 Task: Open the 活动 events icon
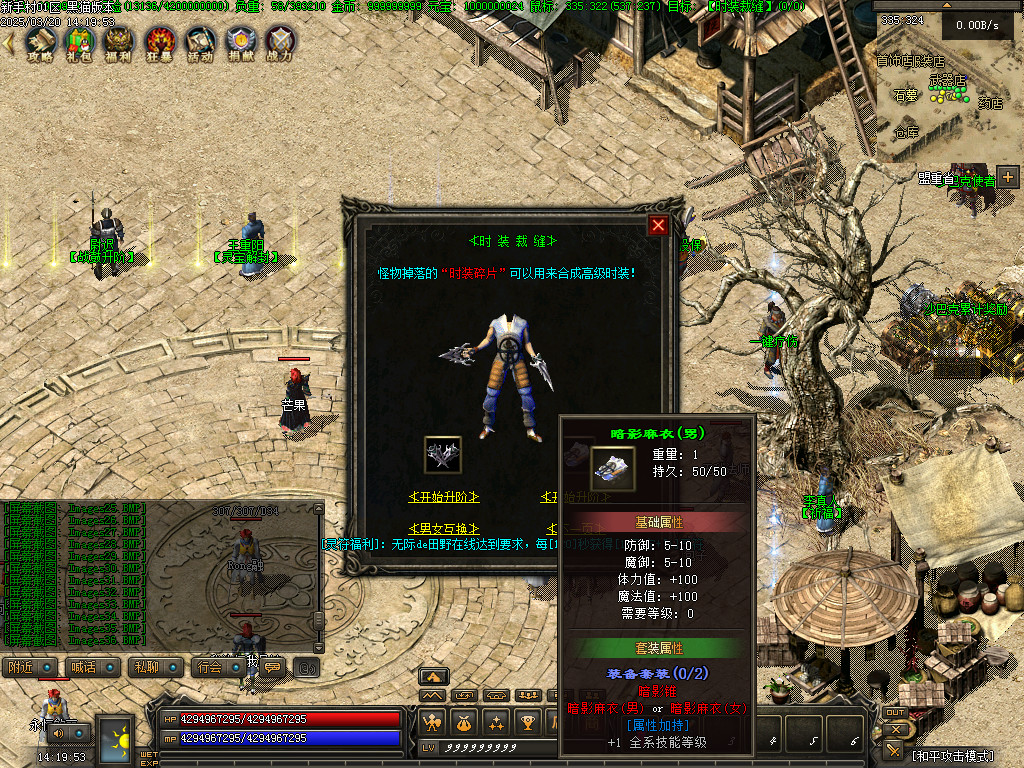(200, 41)
